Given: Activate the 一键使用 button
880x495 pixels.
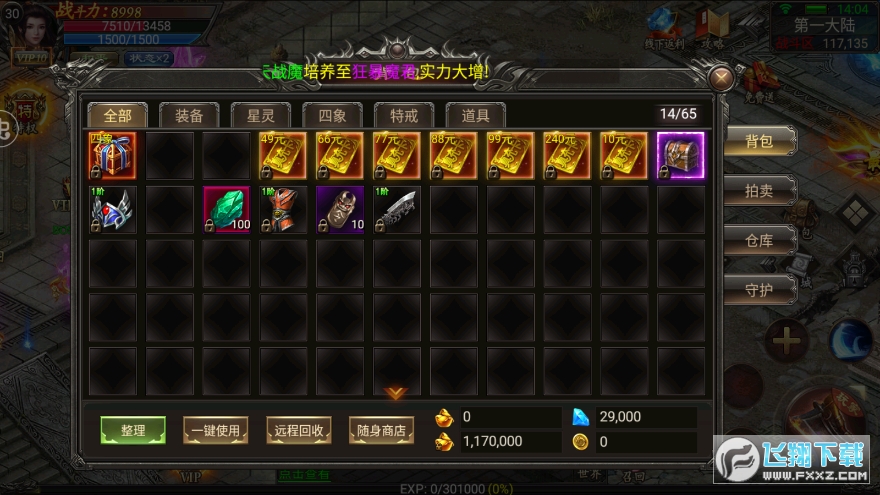Looking at the screenshot, I should (215, 431).
